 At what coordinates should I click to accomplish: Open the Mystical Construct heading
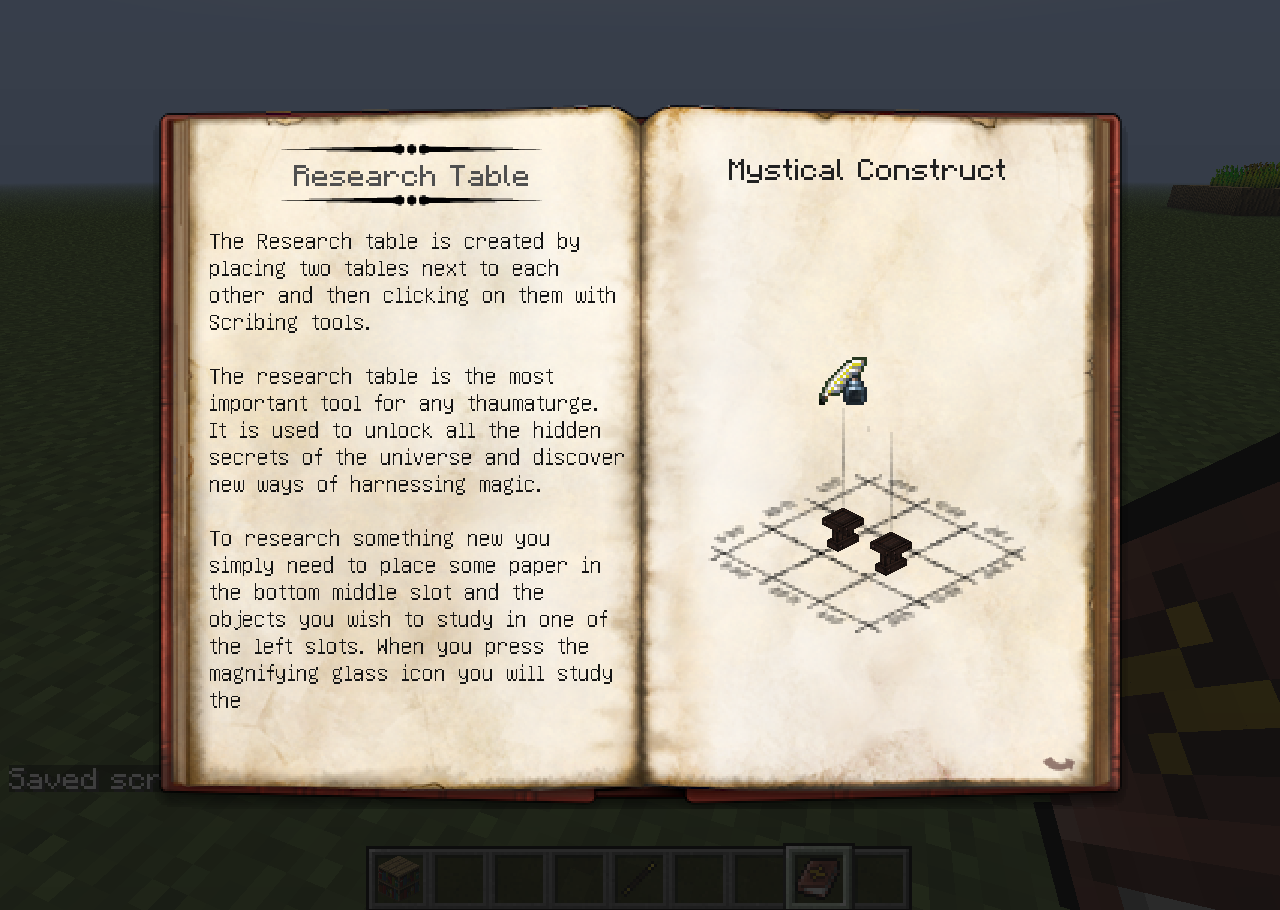click(x=866, y=170)
